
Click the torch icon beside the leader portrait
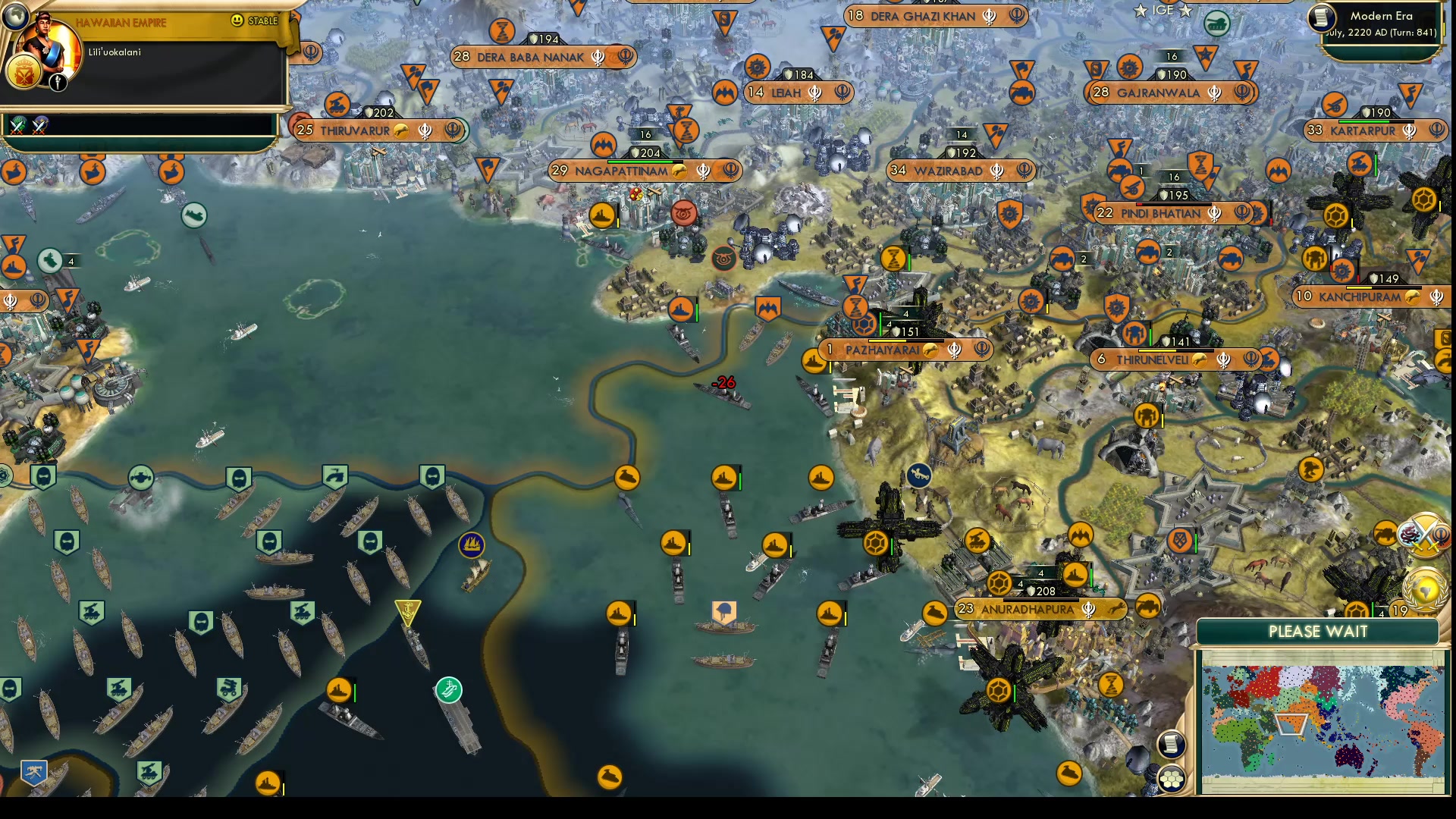(x=58, y=83)
